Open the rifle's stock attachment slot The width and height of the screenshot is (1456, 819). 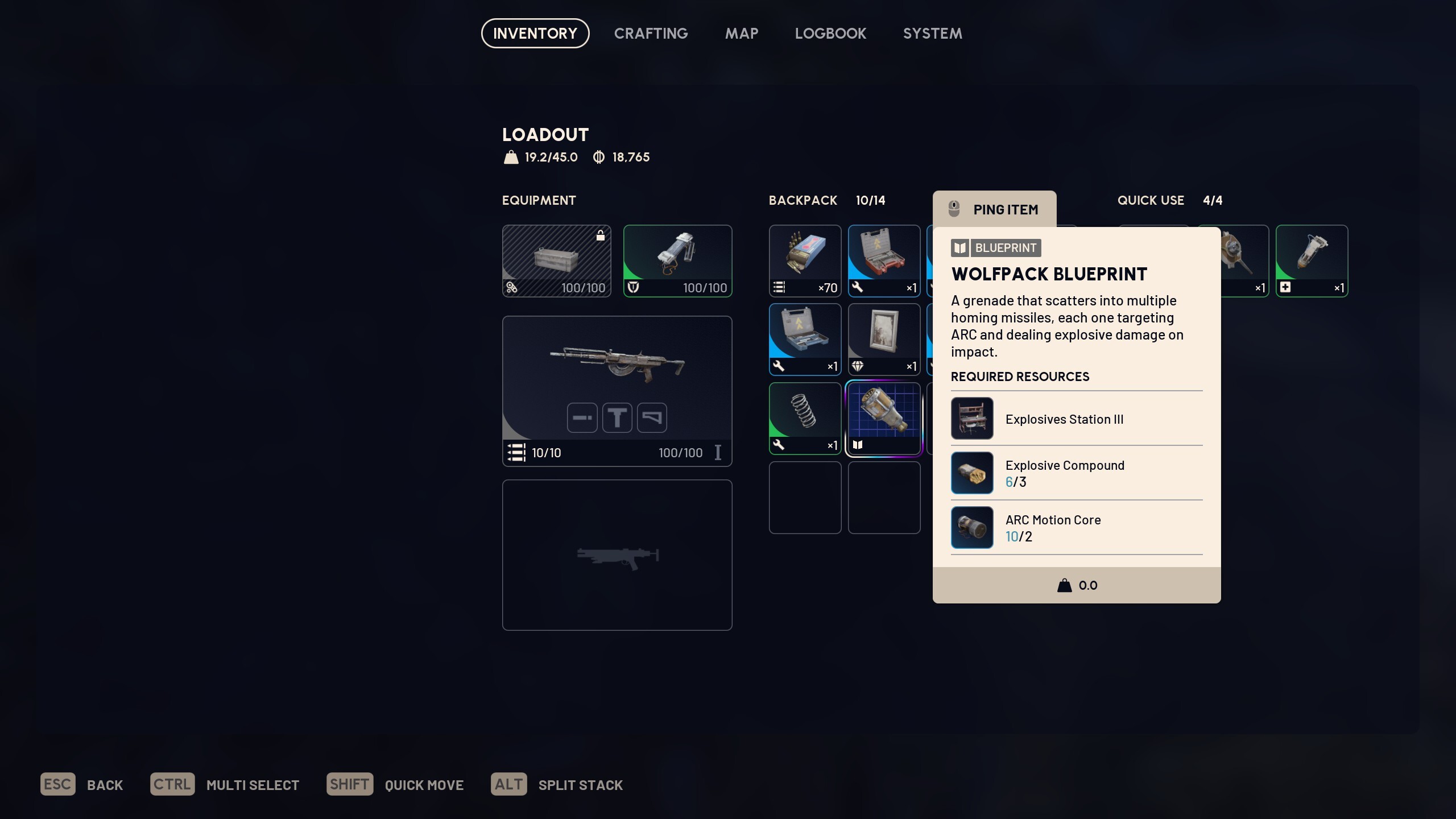point(652,417)
